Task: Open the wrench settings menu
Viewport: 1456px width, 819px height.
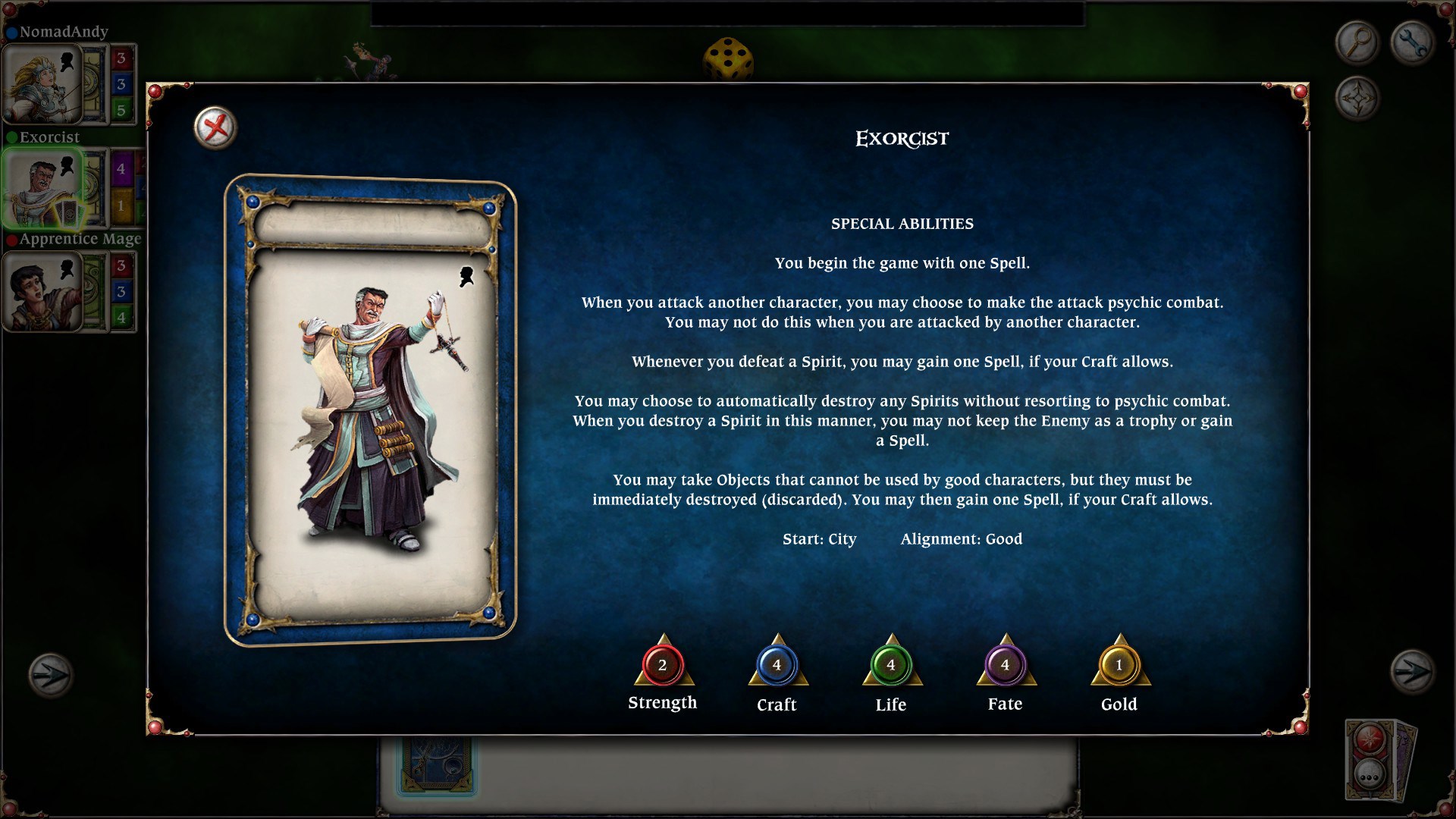Action: tap(1412, 42)
